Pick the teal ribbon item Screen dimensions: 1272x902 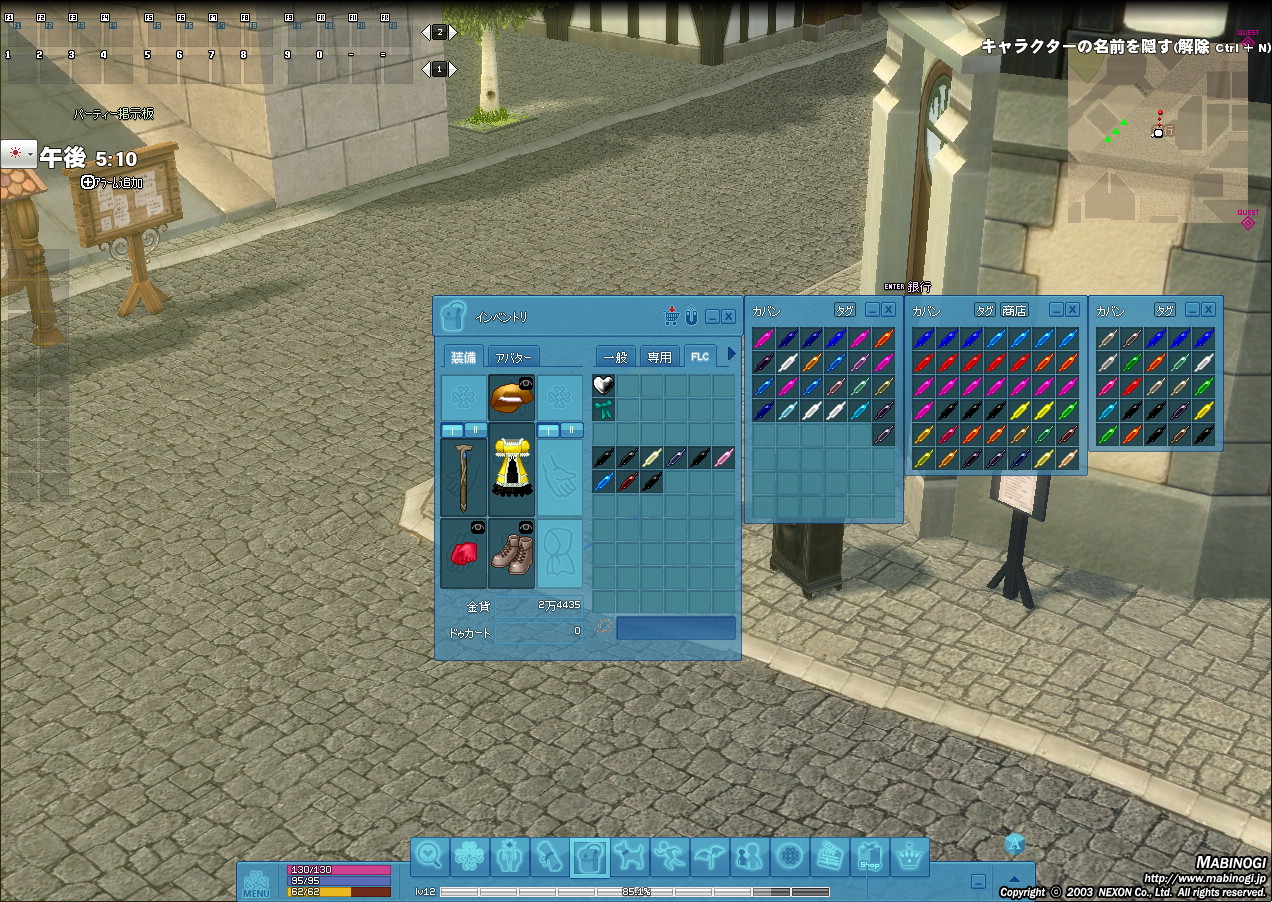click(603, 409)
